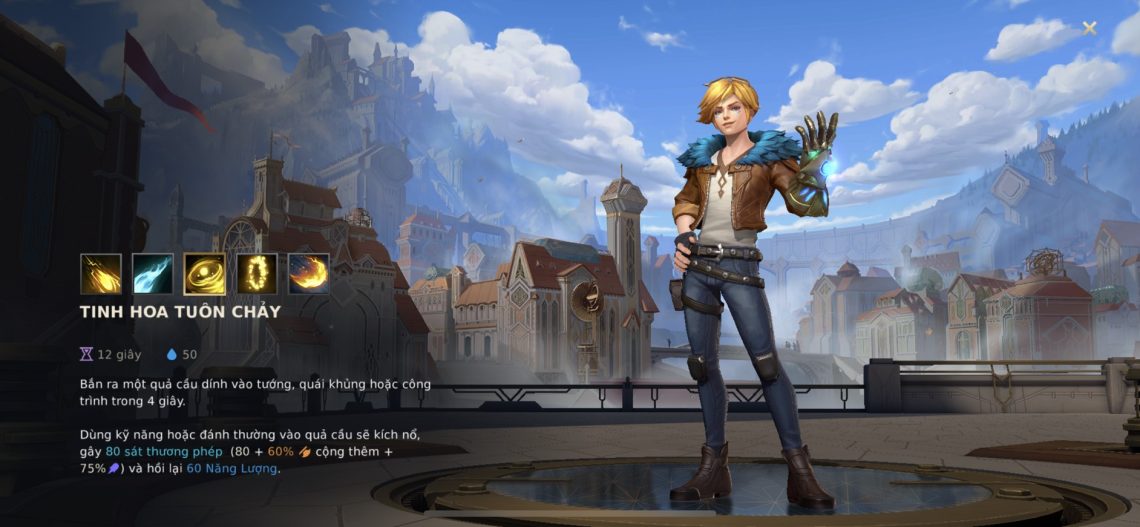This screenshot has width=1140, height=527.
Task: Open the fiery arc Trueshot Barrage ultimate
Action: click(309, 274)
